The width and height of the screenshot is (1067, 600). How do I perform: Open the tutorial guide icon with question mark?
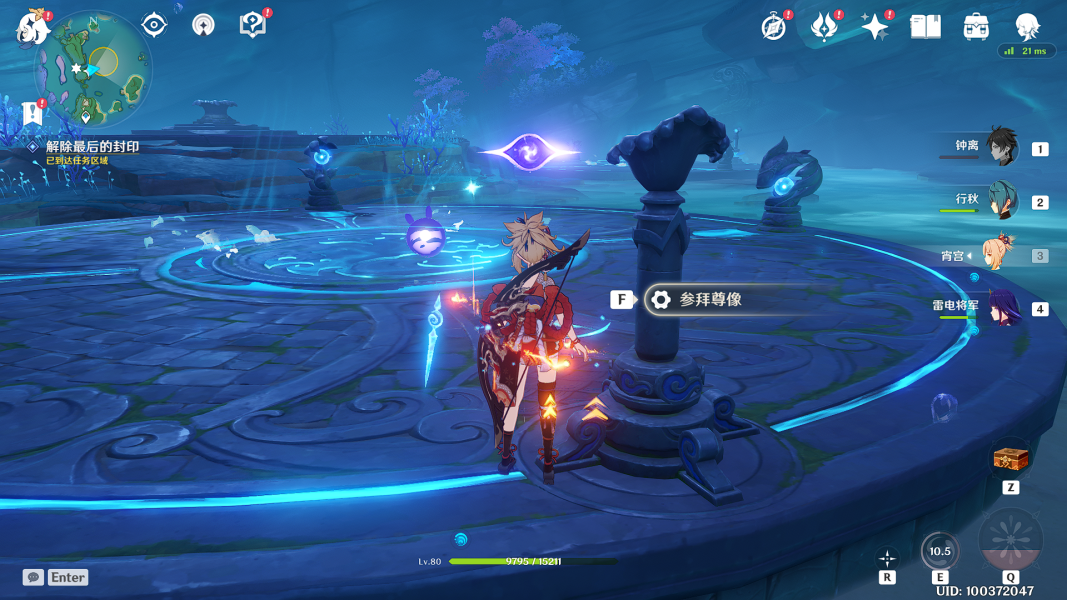click(x=253, y=25)
